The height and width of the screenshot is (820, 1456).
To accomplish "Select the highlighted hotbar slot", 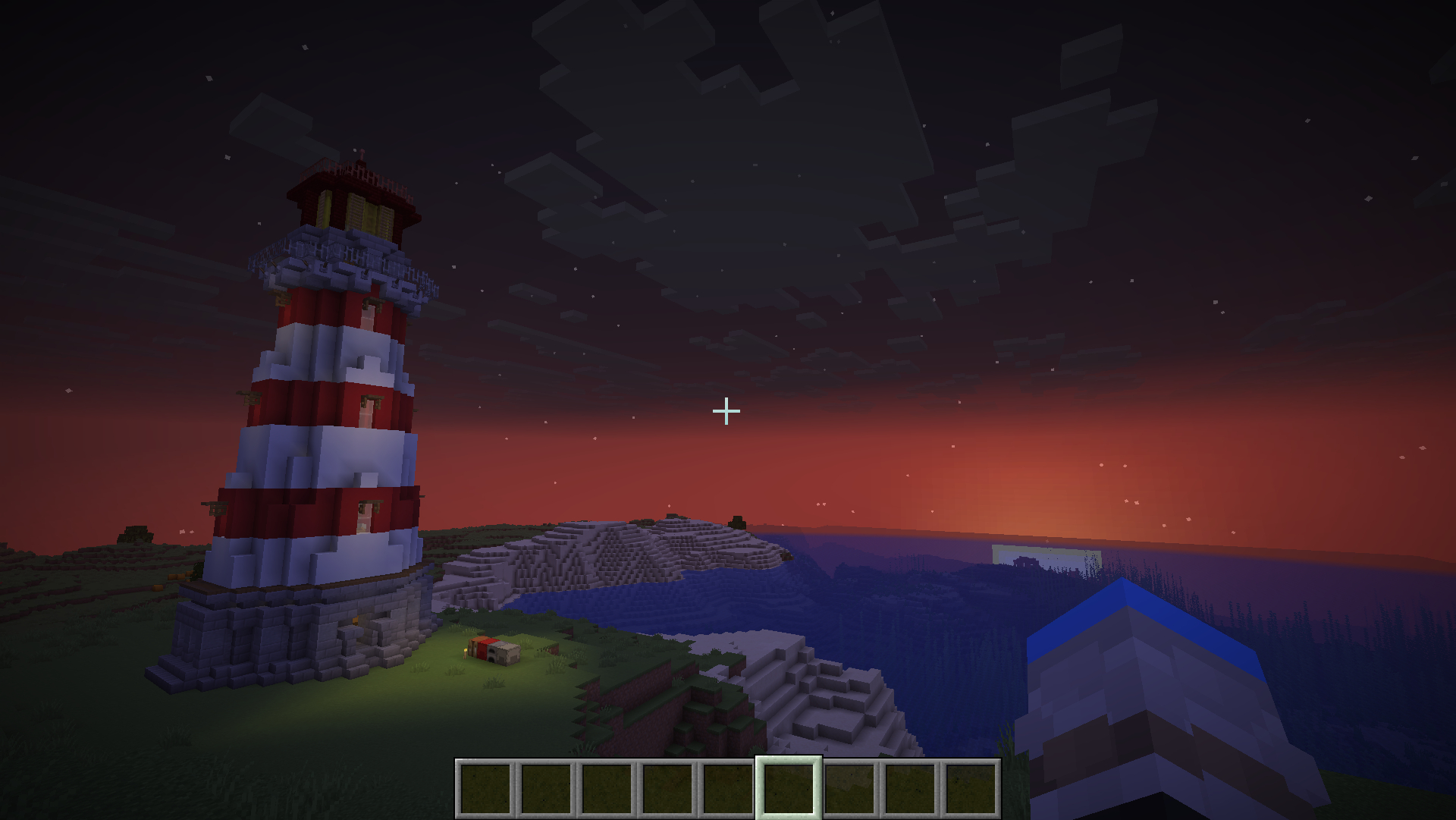I will click(x=789, y=788).
